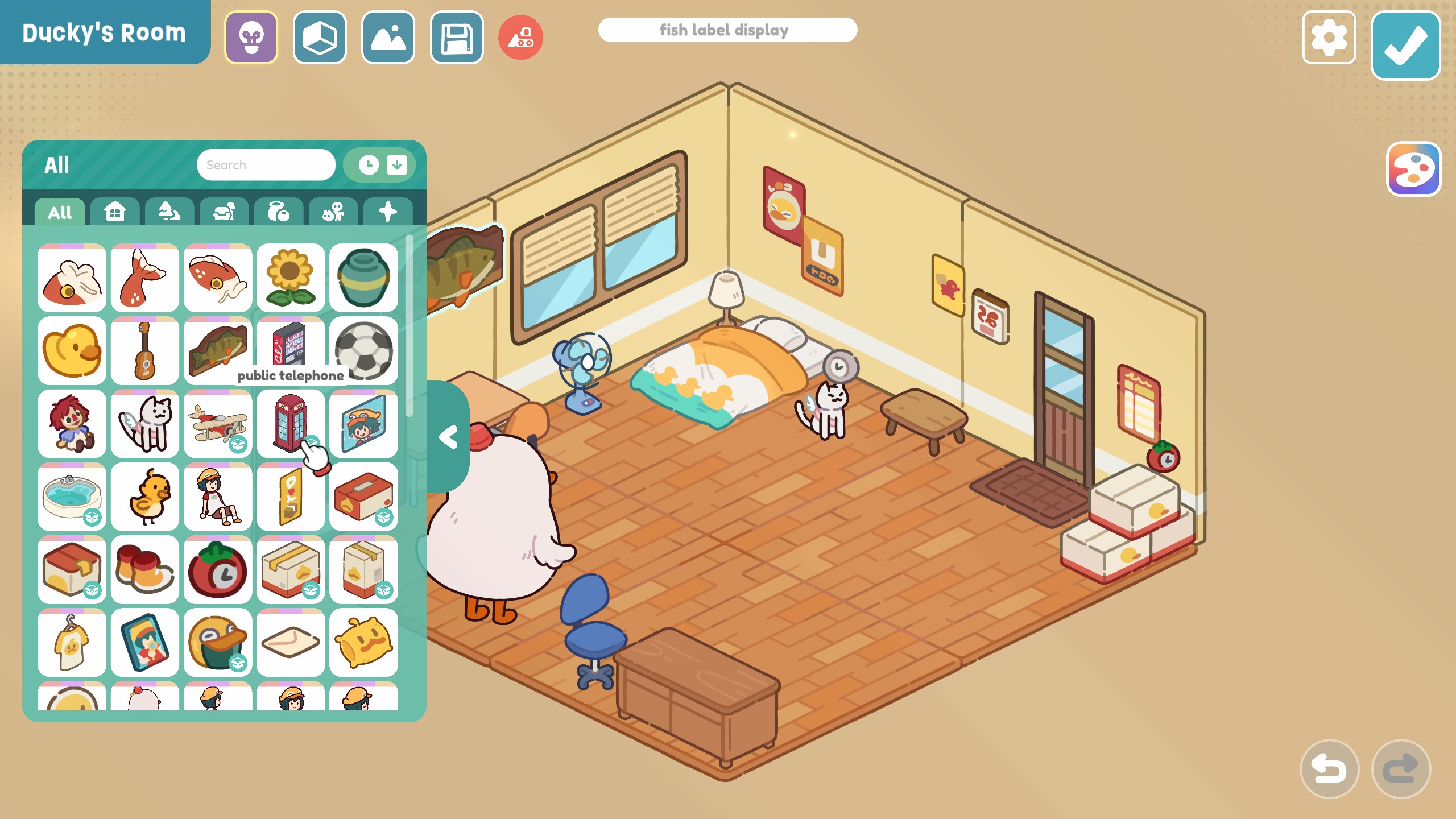1456x819 pixels.
Task: Pick the tomato alarm clock item
Action: tap(218, 569)
